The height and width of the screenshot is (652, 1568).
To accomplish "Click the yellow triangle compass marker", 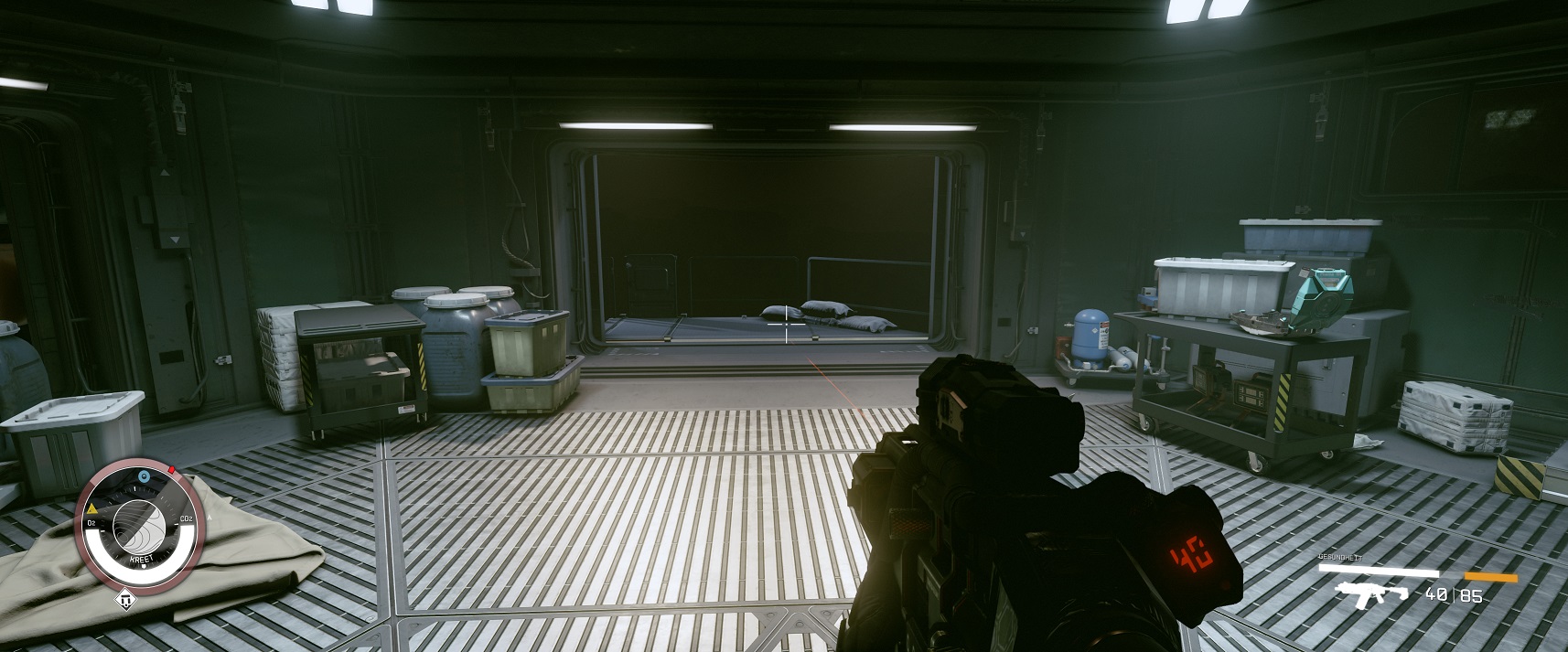I will tap(92, 507).
